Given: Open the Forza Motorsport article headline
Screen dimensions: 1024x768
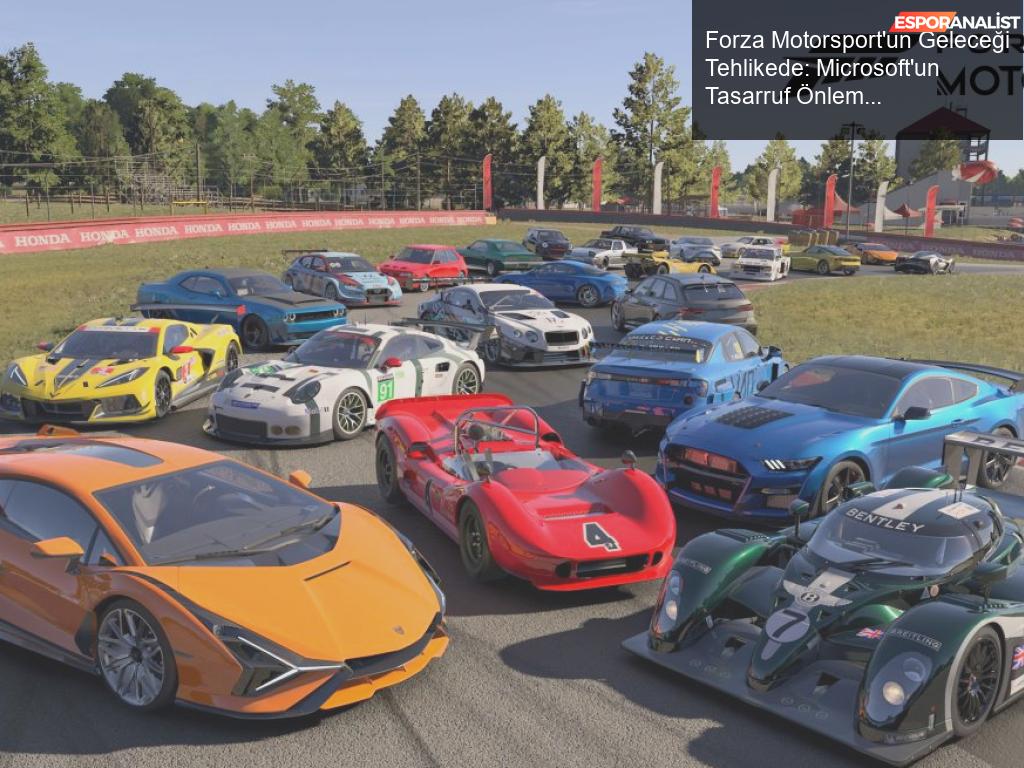Looking at the screenshot, I should 822,68.
